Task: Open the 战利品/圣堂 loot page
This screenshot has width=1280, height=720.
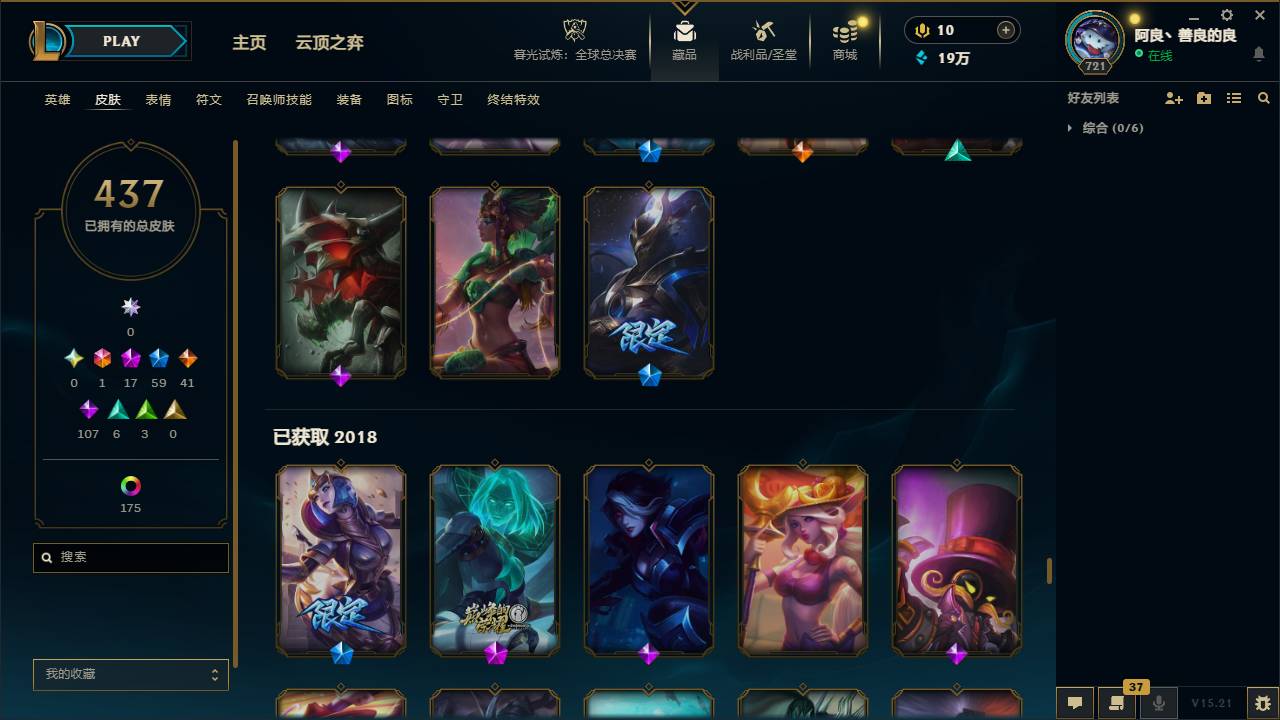Action: tap(763, 40)
